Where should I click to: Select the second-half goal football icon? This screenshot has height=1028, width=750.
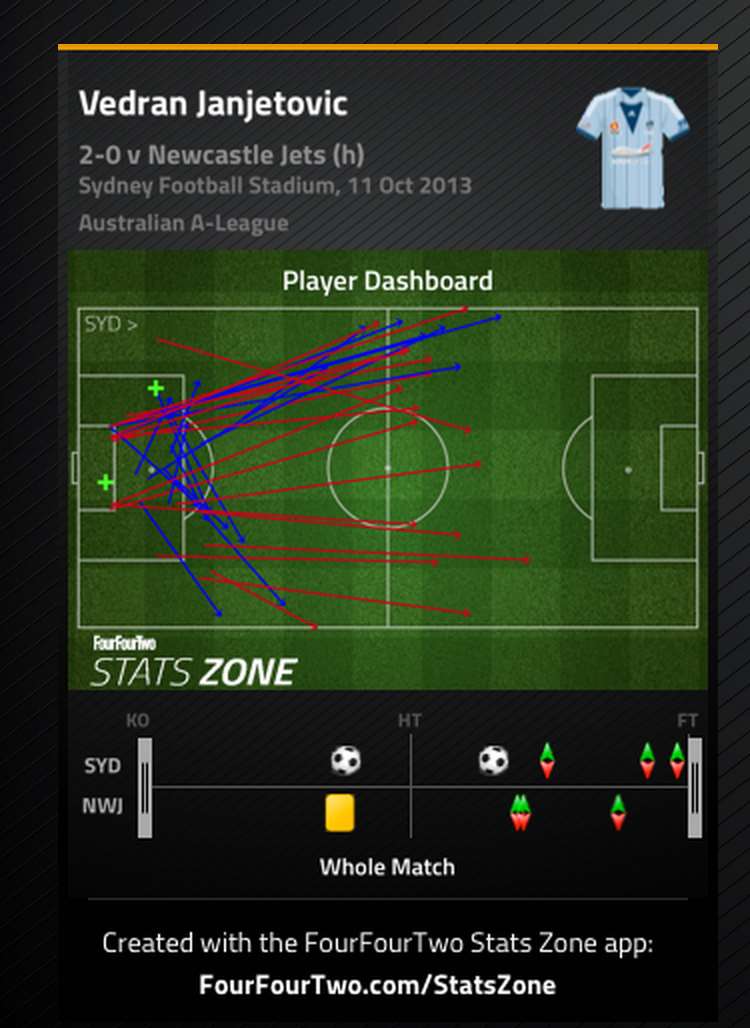[x=493, y=761]
